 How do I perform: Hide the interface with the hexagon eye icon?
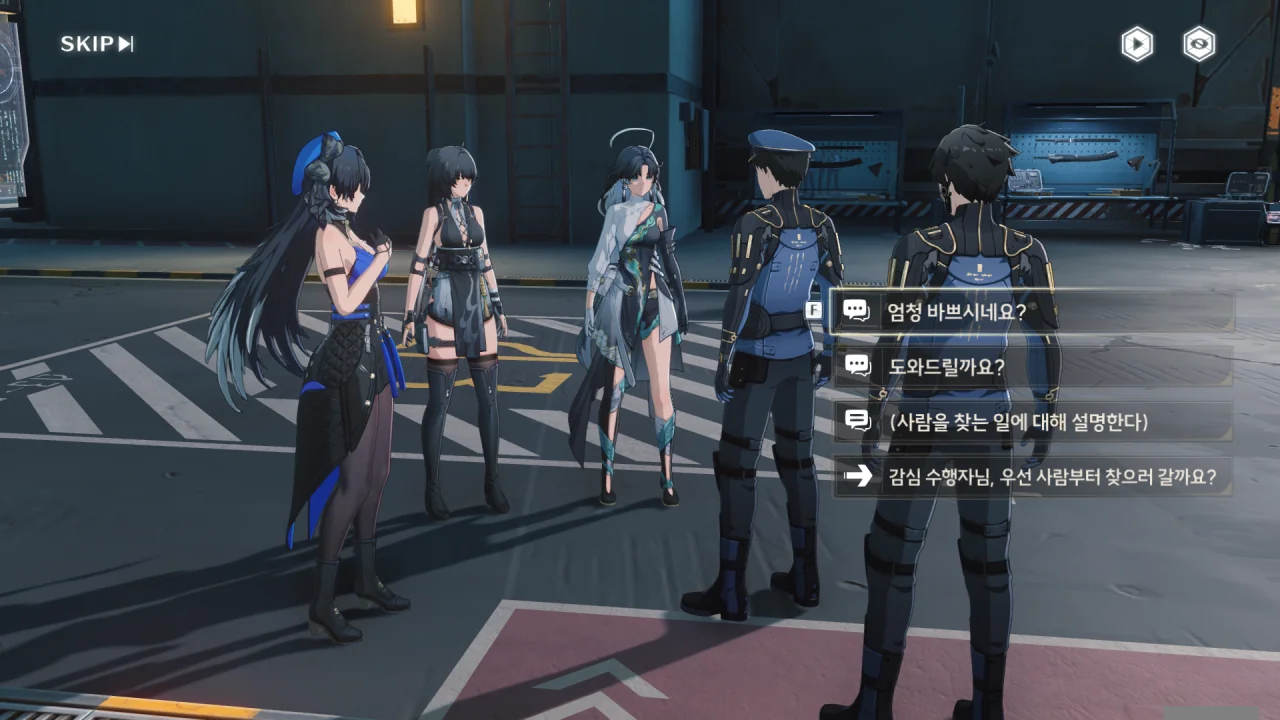(1199, 44)
